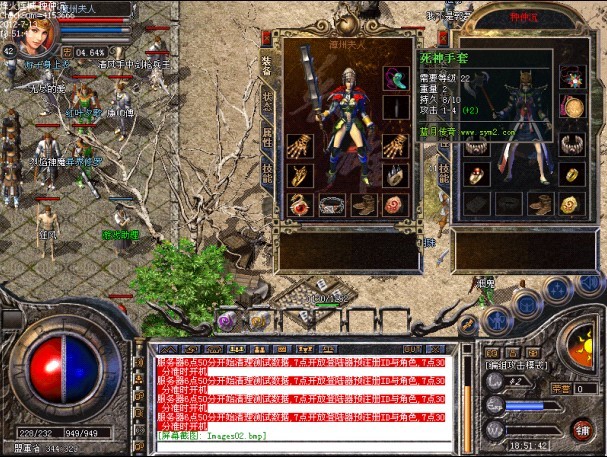Select the gold medallion in the other player's panel
Viewport: 607px width, 457px height.
(x=572, y=107)
